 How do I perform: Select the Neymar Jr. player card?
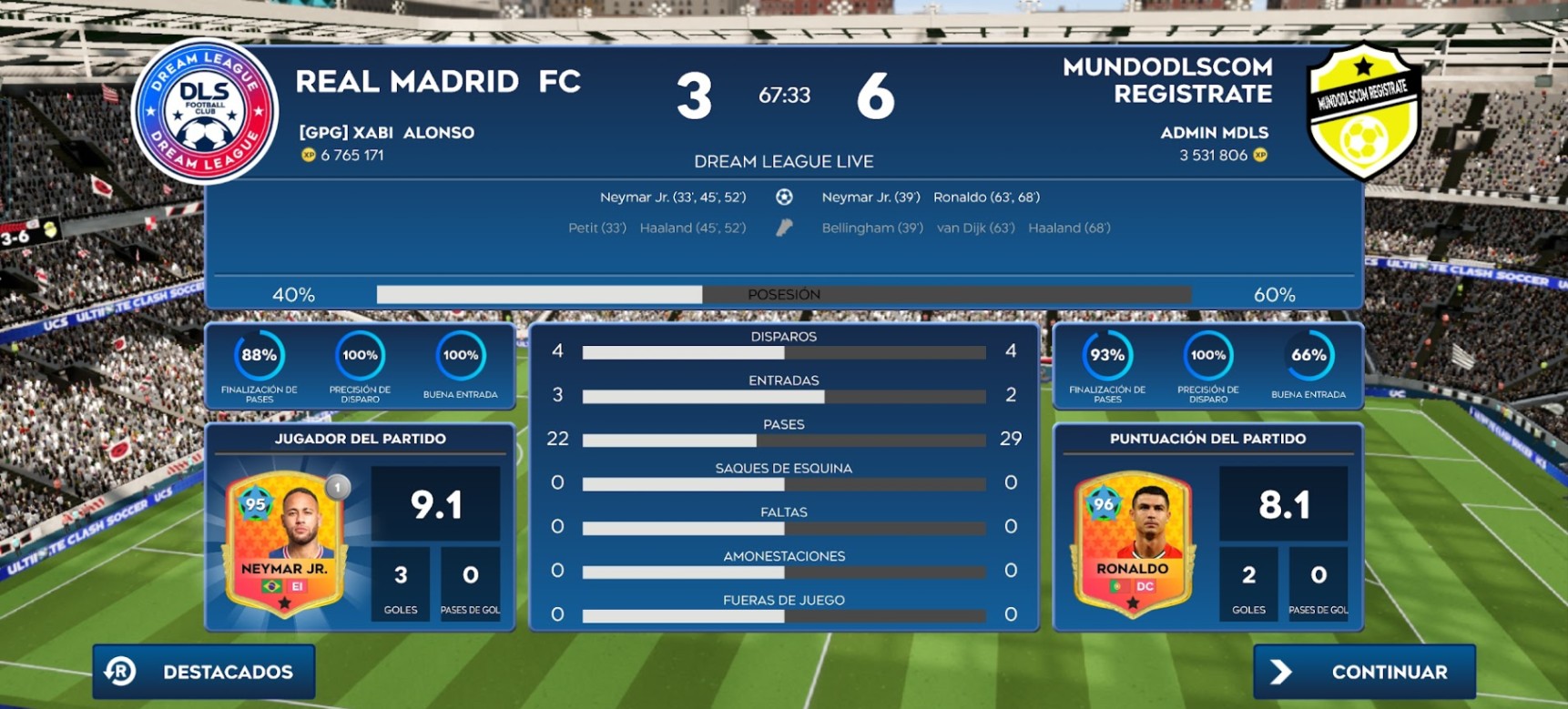(285, 543)
